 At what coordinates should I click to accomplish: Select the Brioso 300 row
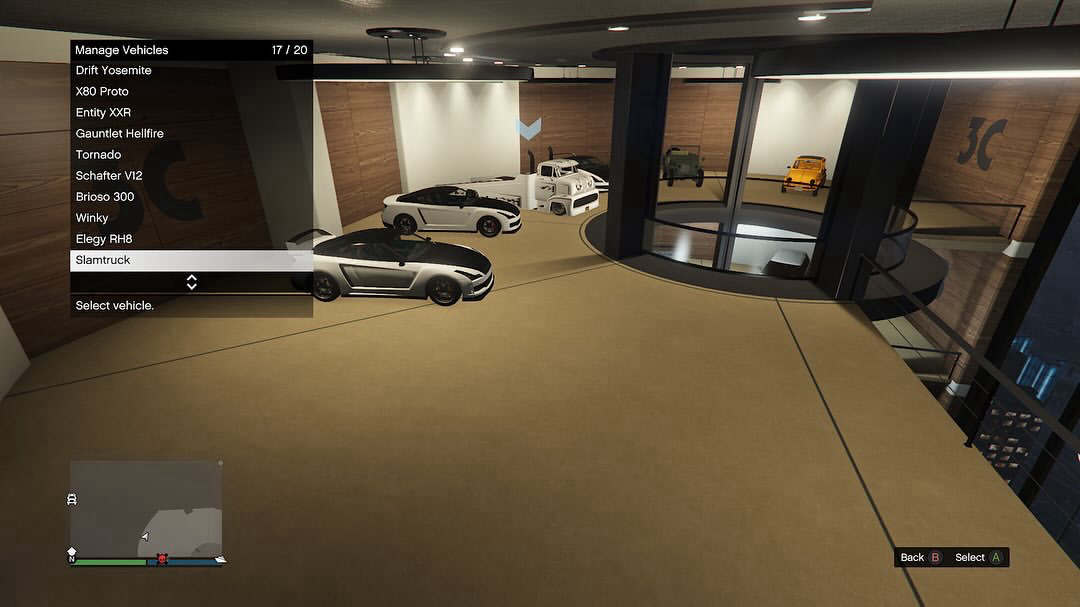point(191,197)
